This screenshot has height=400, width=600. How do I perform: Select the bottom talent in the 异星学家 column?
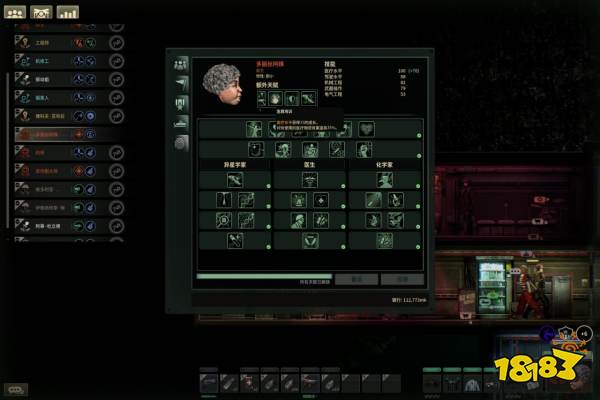tap(234, 240)
